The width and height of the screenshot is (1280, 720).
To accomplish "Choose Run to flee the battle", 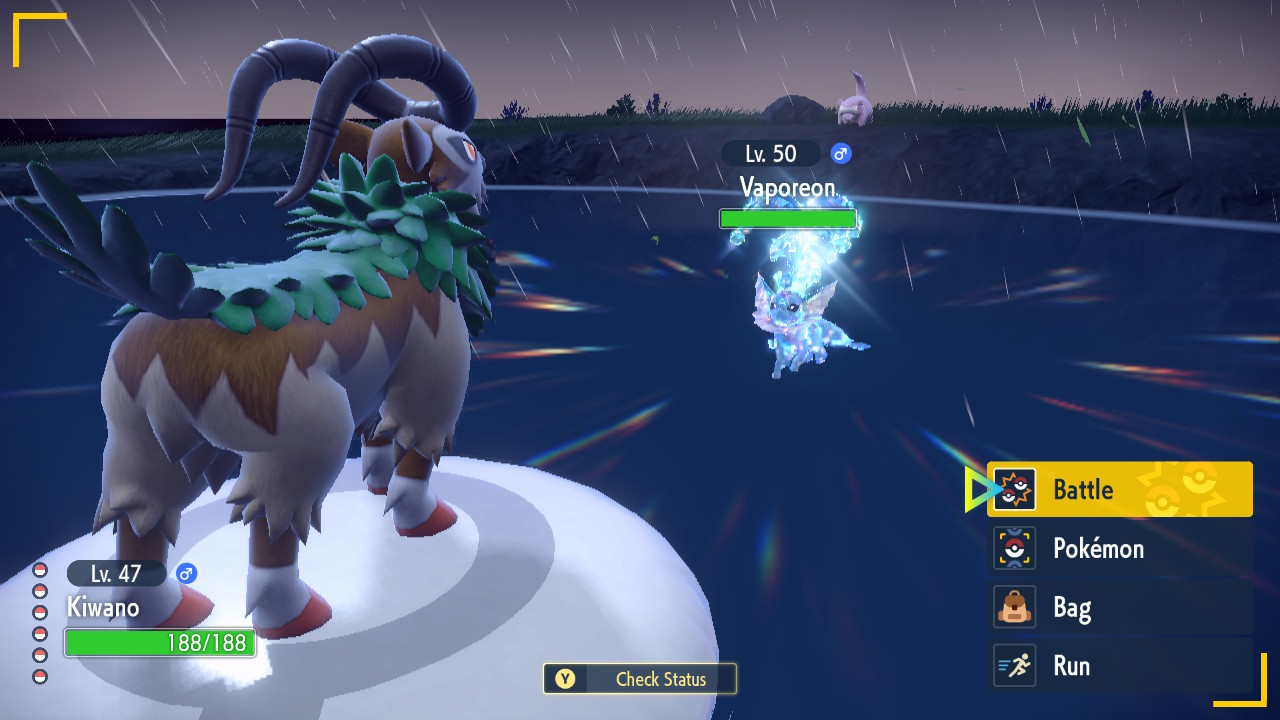I will point(1119,666).
